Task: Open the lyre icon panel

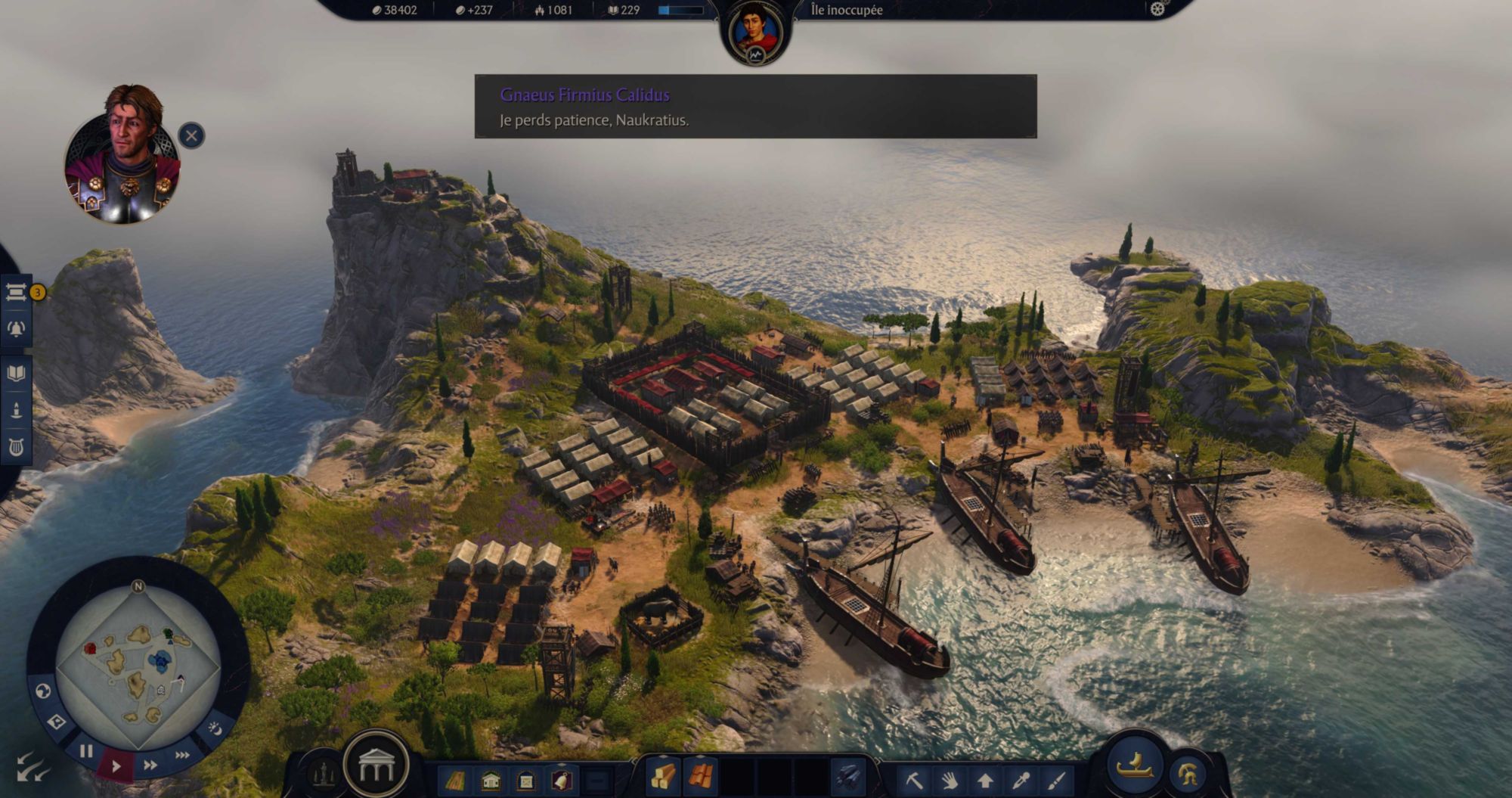Action: pyautogui.click(x=16, y=448)
